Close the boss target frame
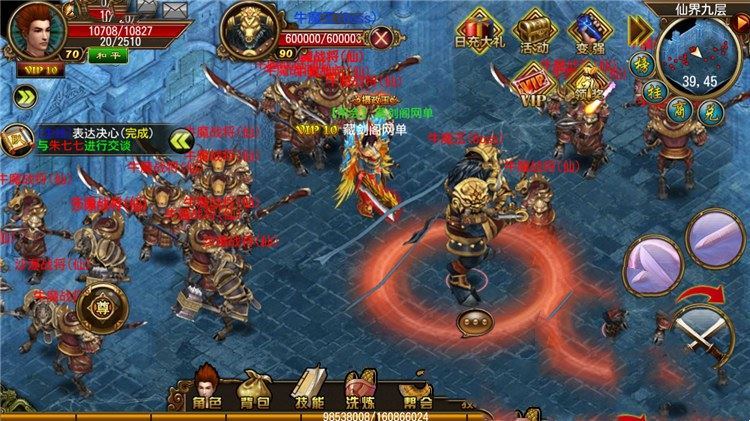750x421 pixels. coord(382,40)
